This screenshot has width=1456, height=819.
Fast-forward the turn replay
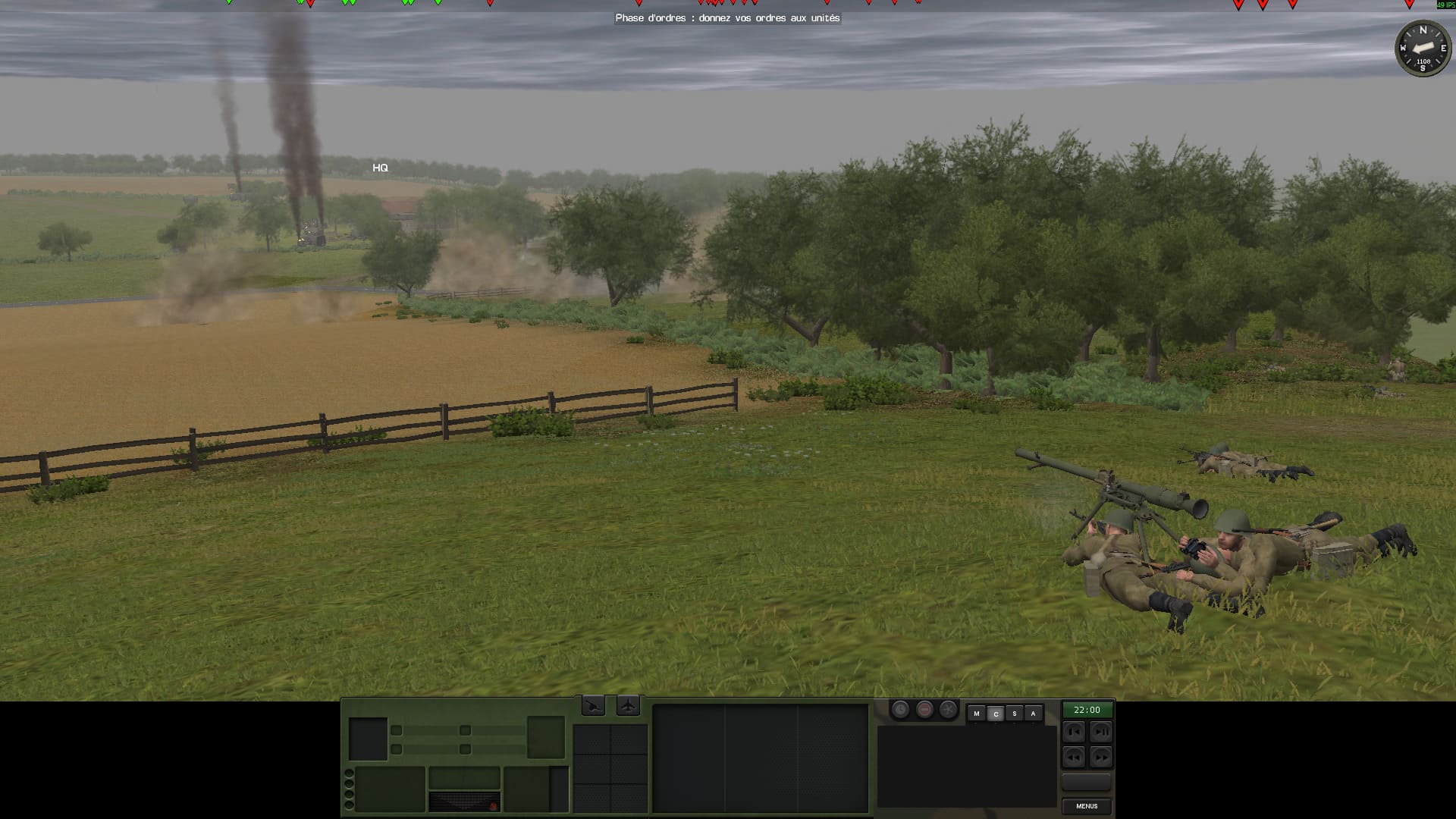(x=1100, y=756)
